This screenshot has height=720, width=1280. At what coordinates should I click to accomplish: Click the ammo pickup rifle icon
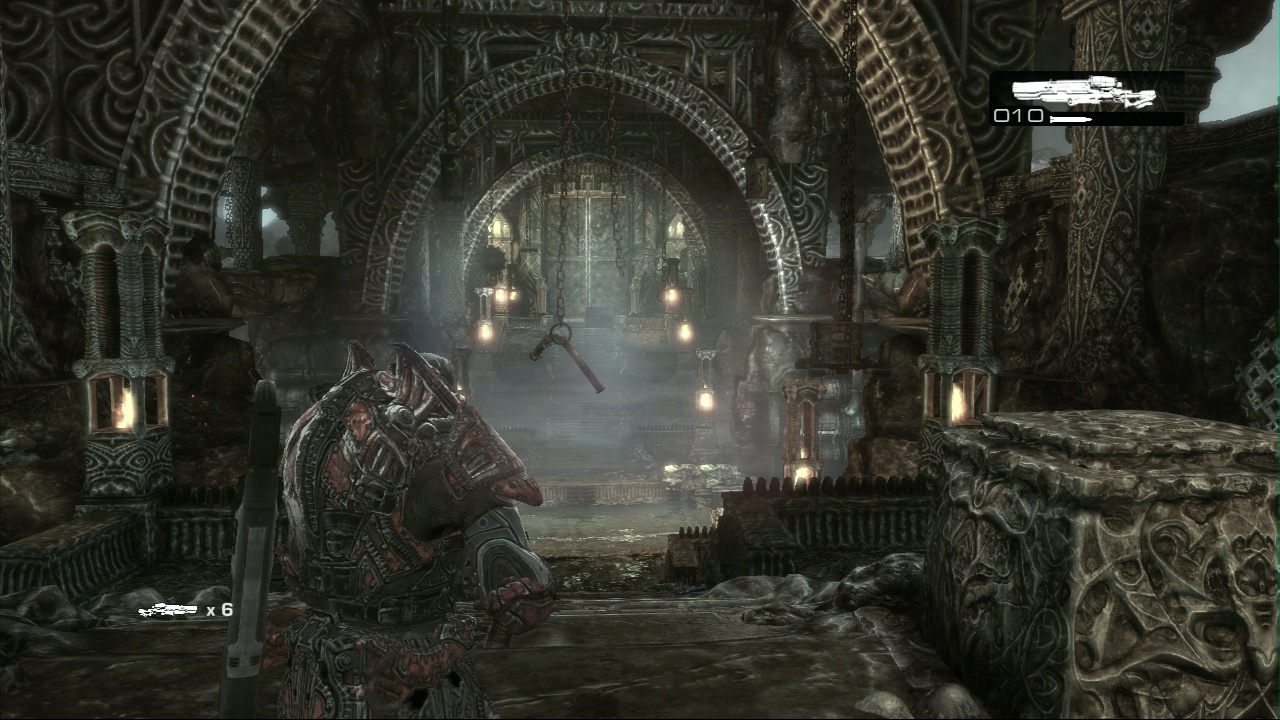(168, 609)
